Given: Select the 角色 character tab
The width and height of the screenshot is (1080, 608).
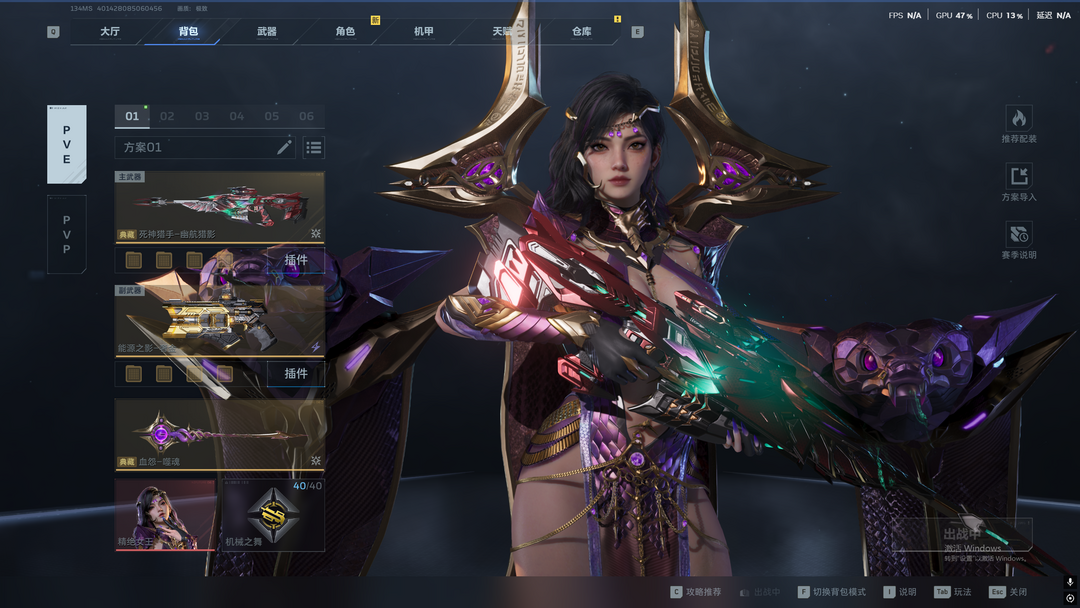Looking at the screenshot, I should point(345,32).
